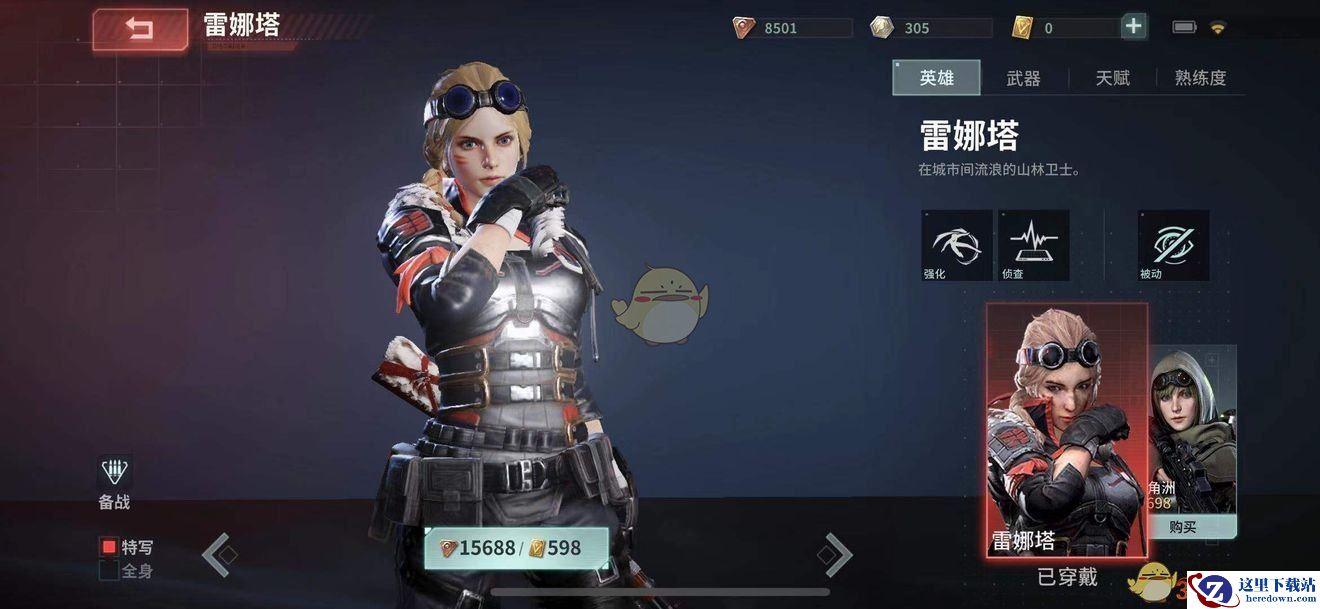Buy the hooded hero with 购买
This screenshot has width=1320, height=609.
pos(1190,527)
